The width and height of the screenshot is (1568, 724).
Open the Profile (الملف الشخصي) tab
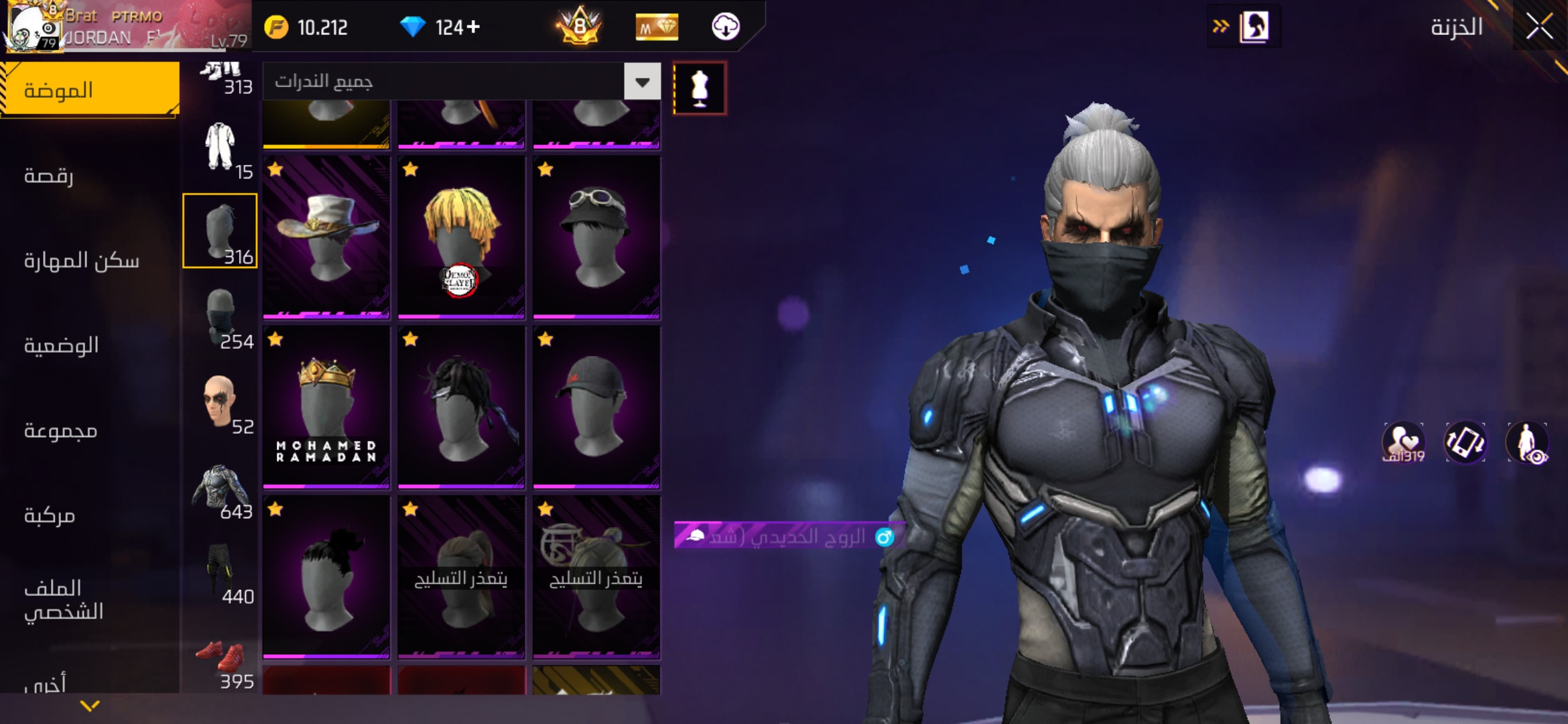pyautogui.click(x=64, y=600)
